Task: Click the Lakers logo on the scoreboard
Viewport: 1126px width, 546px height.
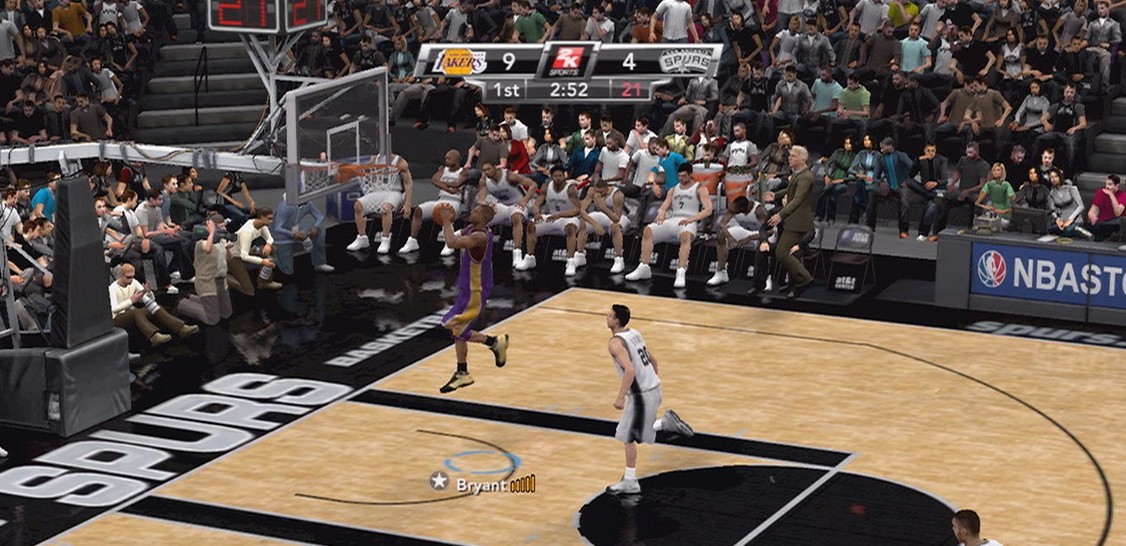Action: pyautogui.click(x=460, y=62)
